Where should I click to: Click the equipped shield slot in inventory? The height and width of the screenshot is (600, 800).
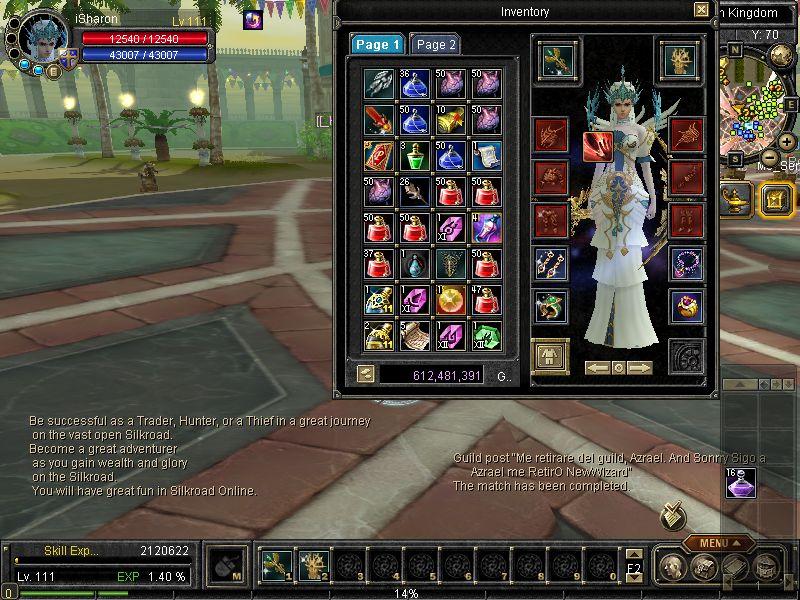pos(678,60)
